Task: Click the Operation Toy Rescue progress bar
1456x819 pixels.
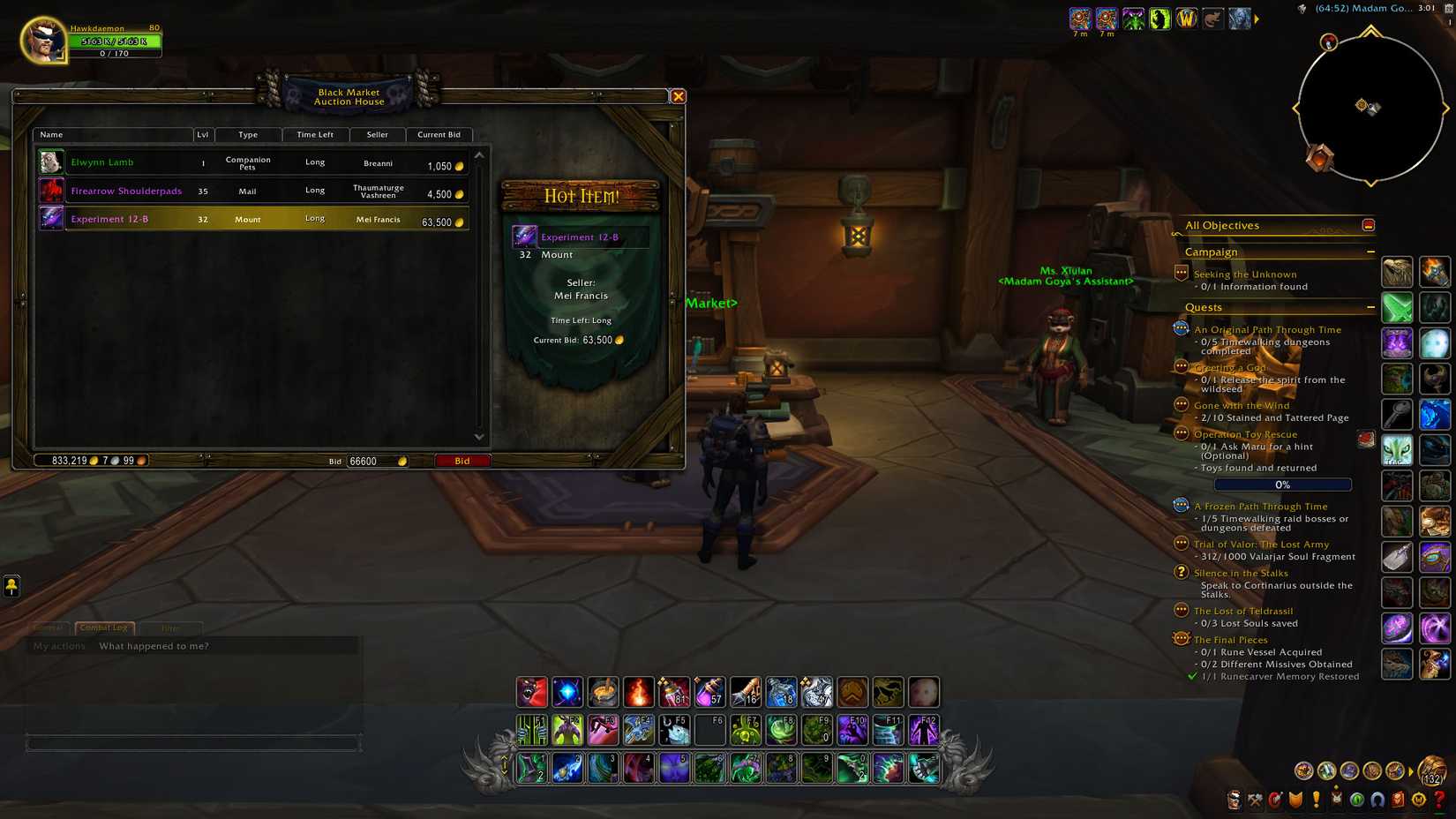Action: pos(1282,484)
